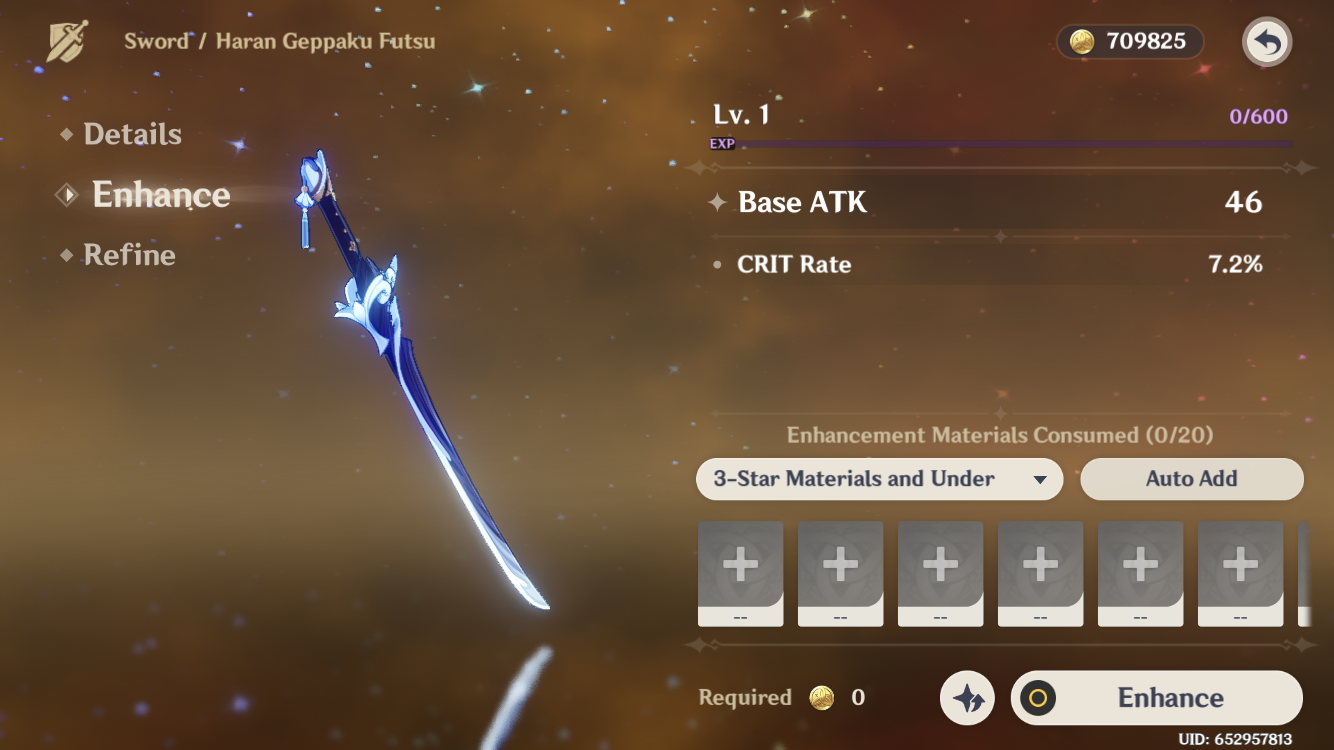Click the Auto Add button

click(1191, 479)
